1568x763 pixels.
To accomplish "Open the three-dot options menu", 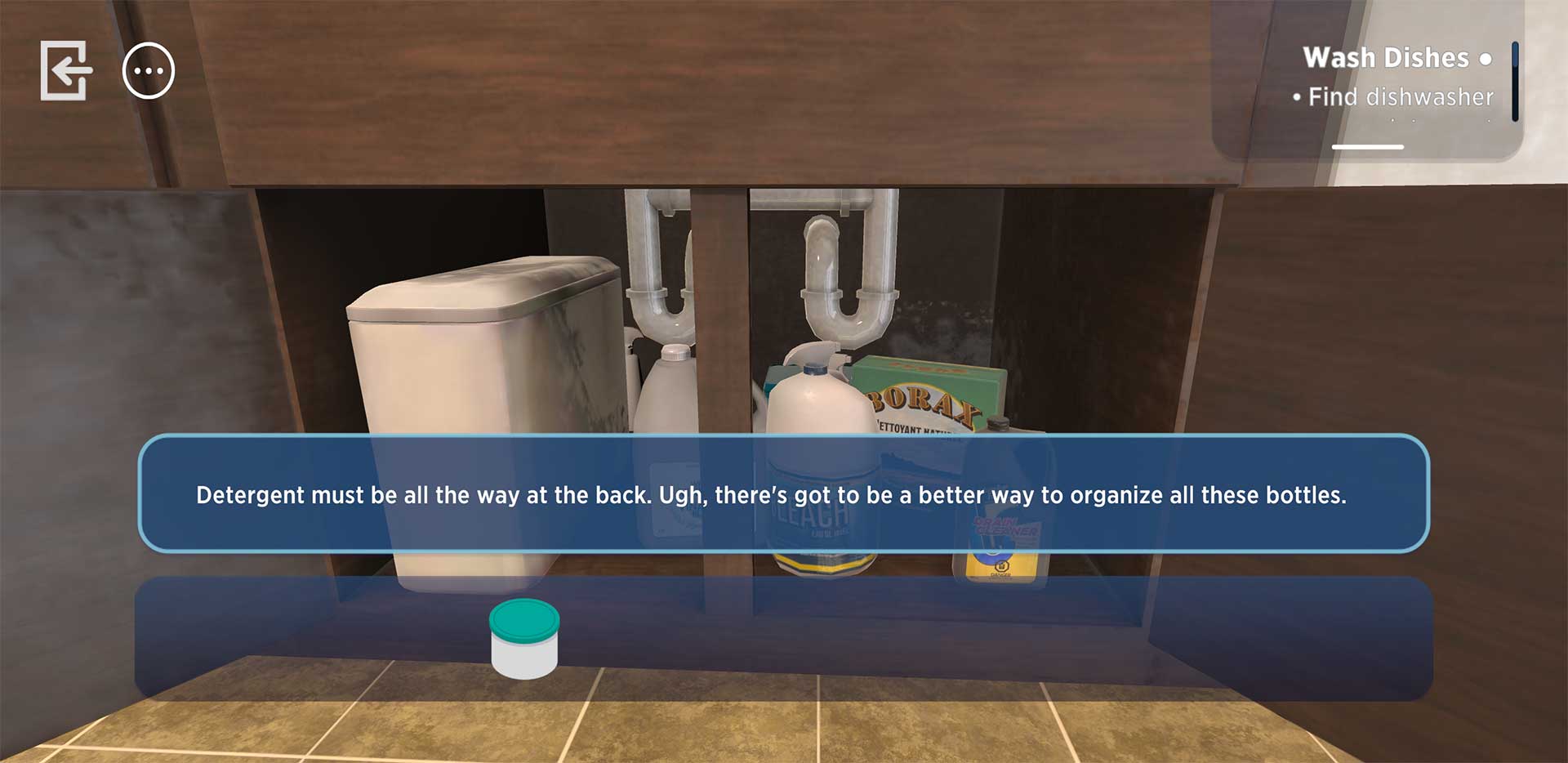I will tap(149, 71).
